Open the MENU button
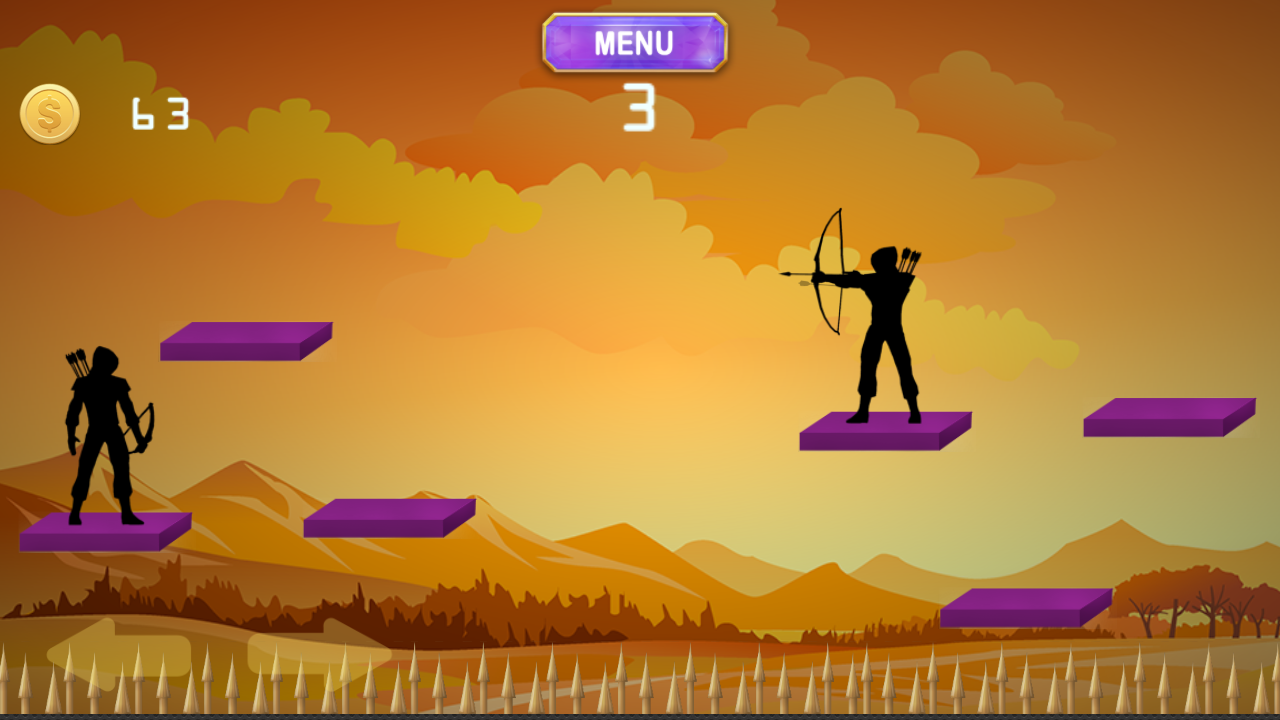This screenshot has width=1280, height=720. [636, 42]
